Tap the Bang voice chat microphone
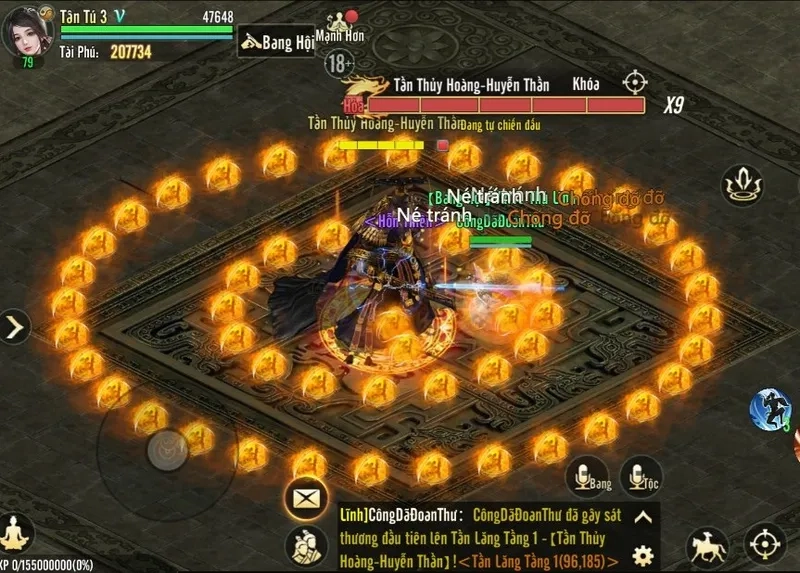 [586, 476]
